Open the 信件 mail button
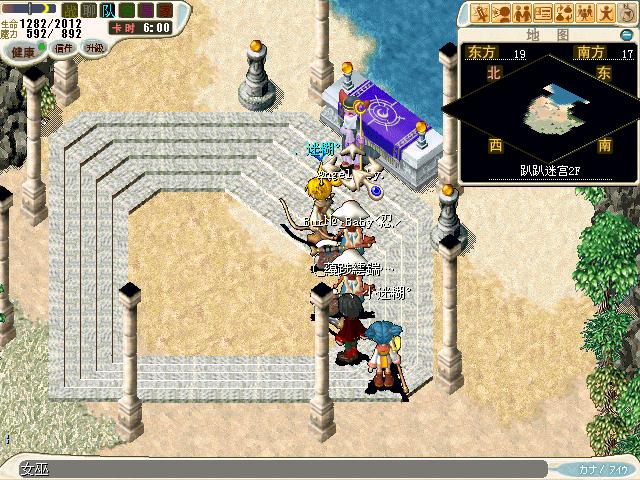 pos(64,47)
